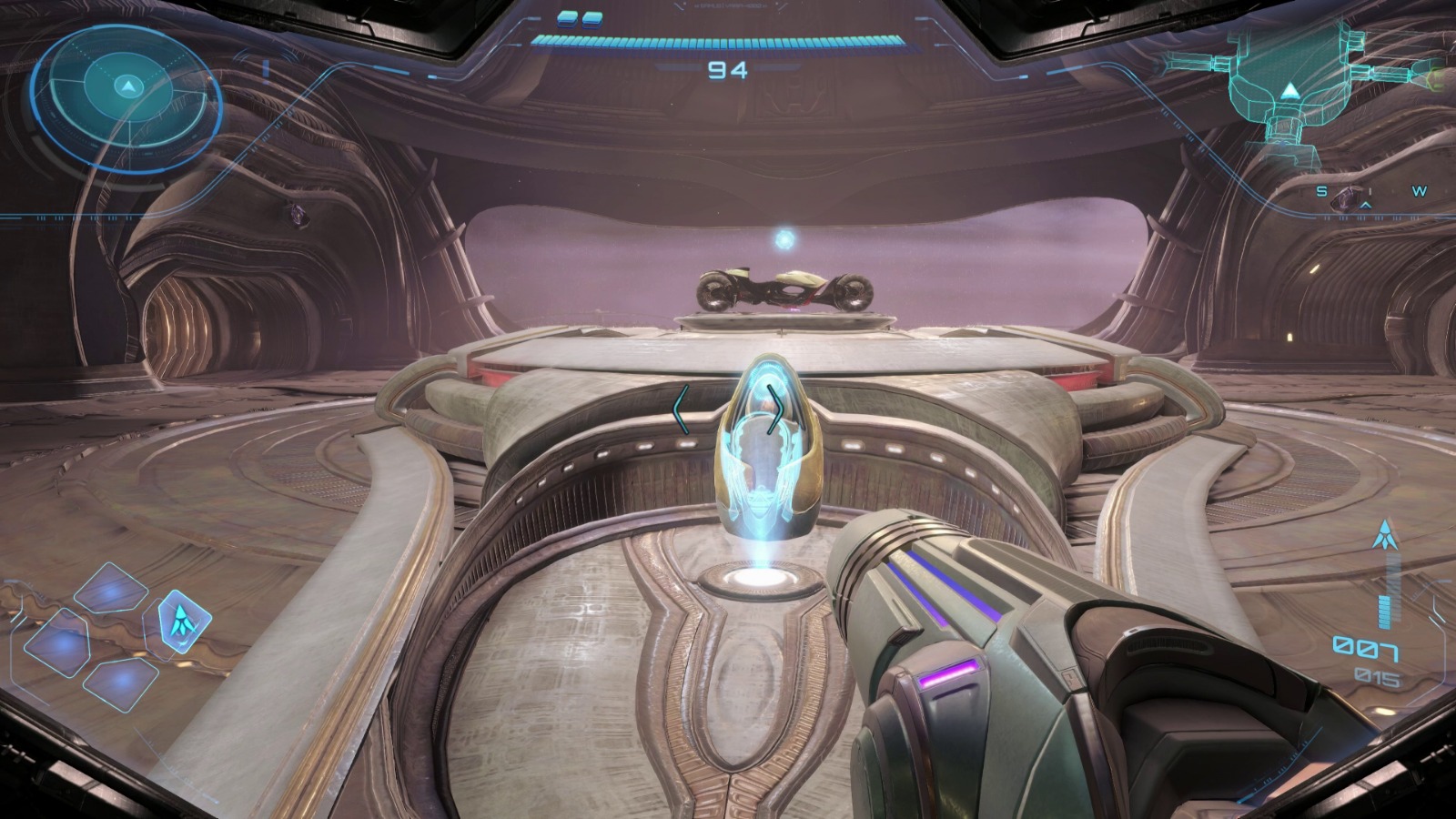This screenshot has height=819, width=1456.
Task: Click the S compass heading label
Action: point(1321,192)
